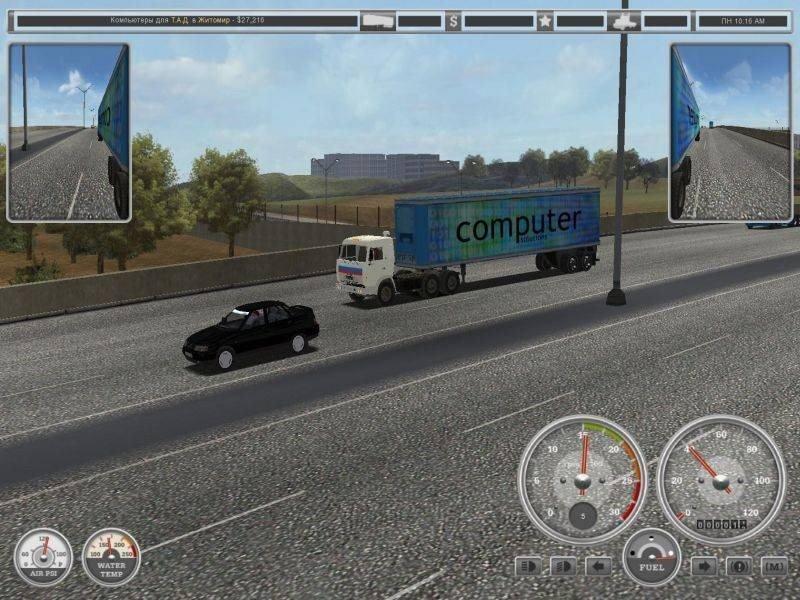Toggle the low beam headlight indicator
Viewport: 800px width, 600px height.
pos(564,566)
